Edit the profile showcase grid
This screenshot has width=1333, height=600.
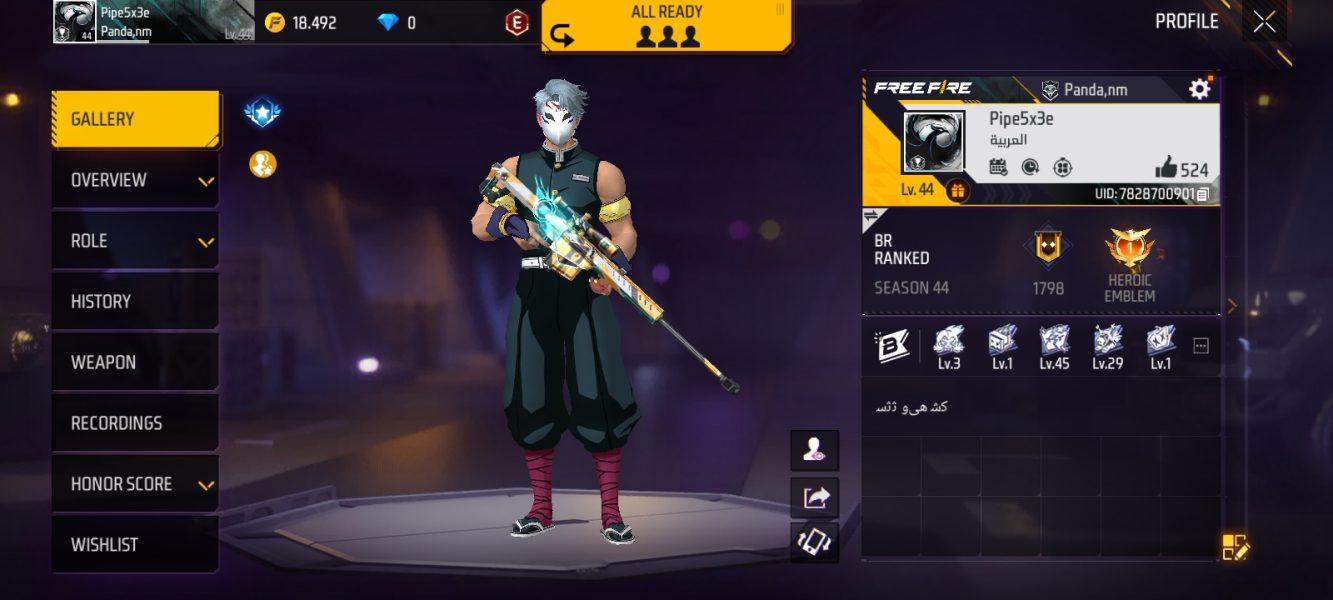[1235, 547]
